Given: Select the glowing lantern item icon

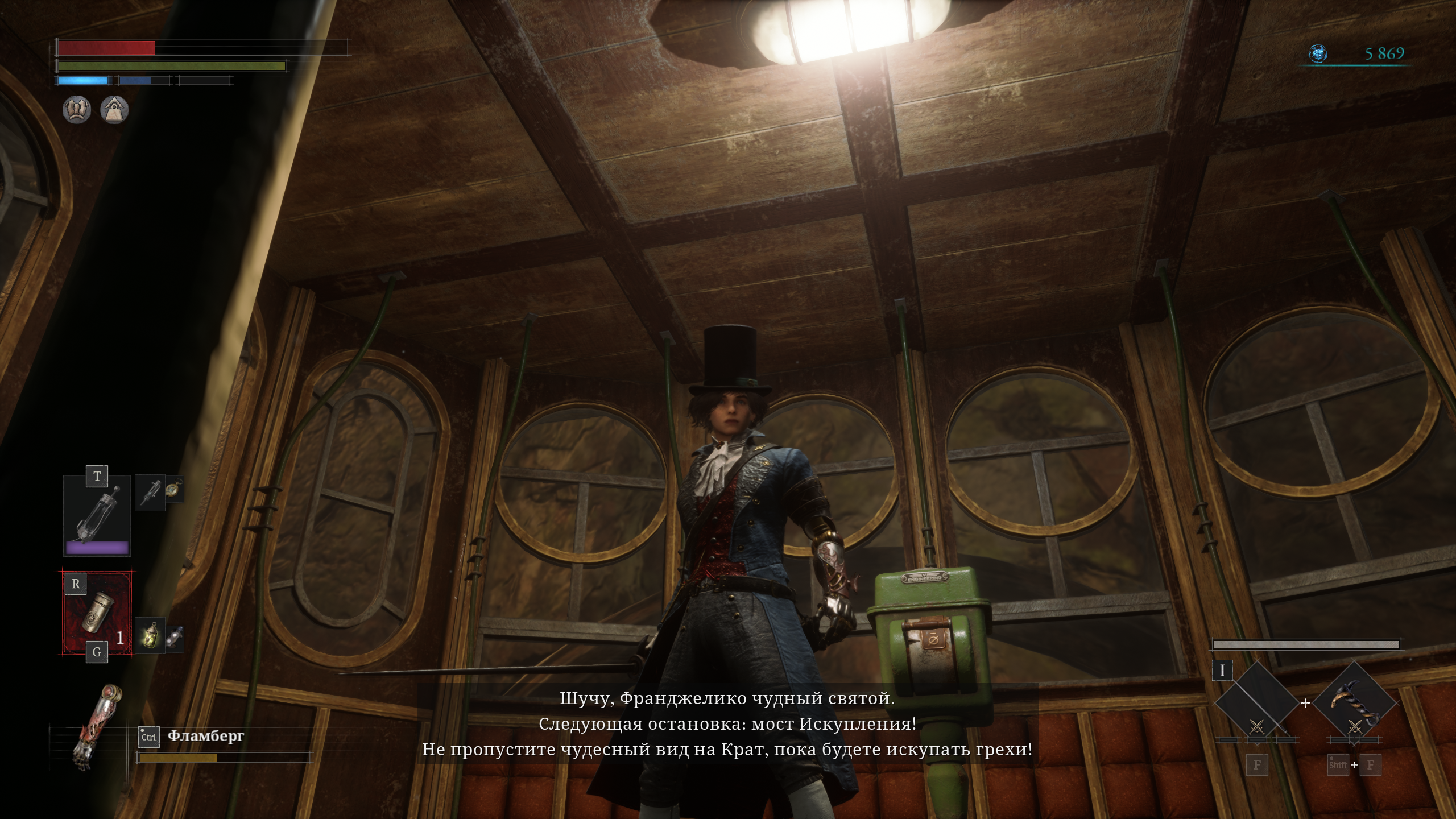Looking at the screenshot, I should tap(150, 635).
